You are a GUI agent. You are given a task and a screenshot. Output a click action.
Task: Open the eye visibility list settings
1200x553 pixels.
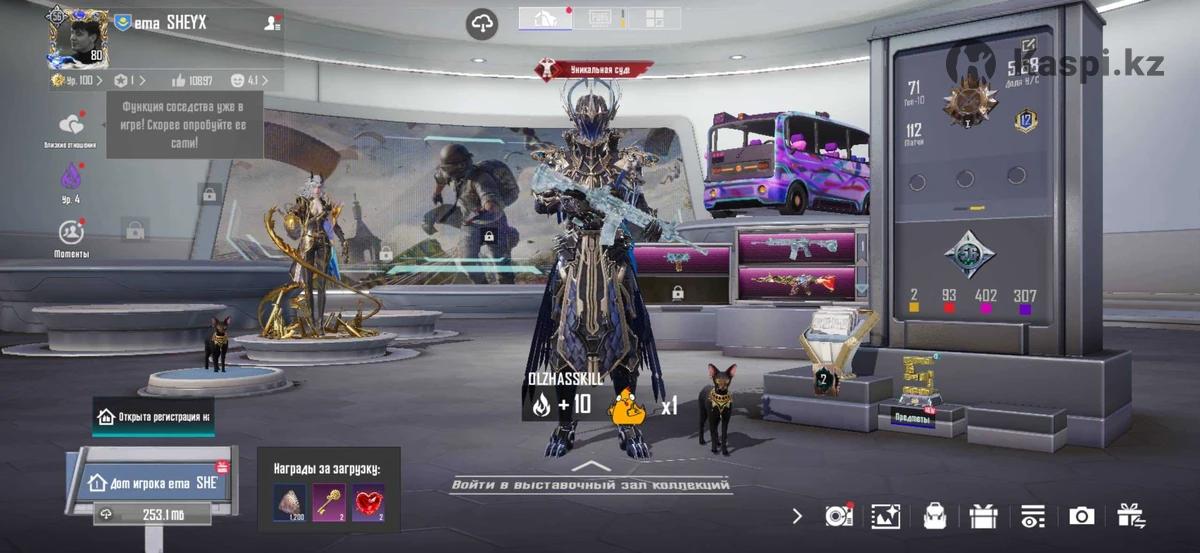coord(1032,516)
